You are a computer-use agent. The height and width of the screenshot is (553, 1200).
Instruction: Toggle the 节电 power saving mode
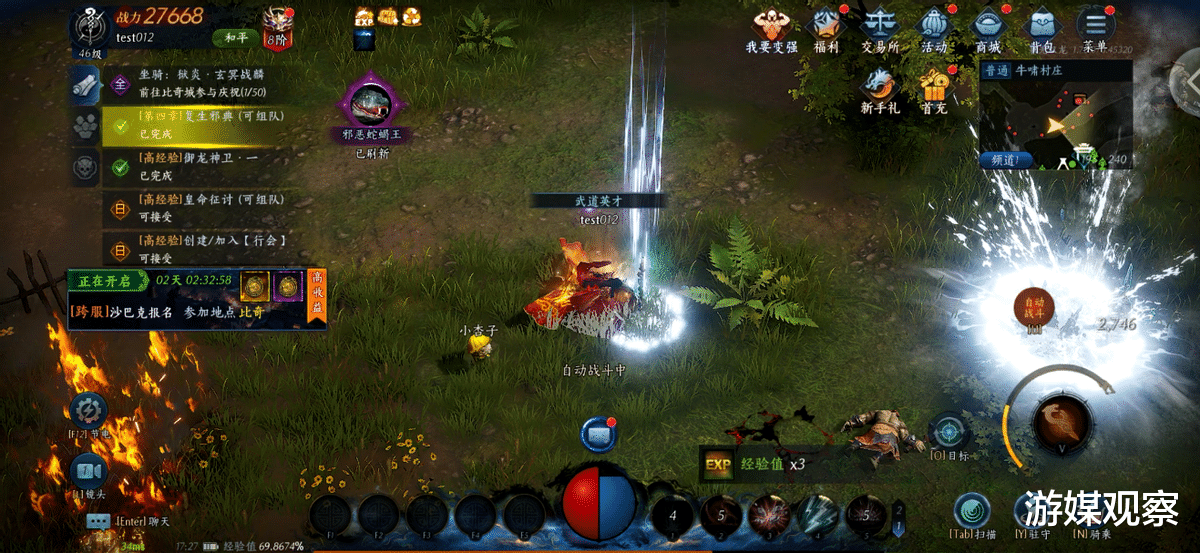[89, 412]
